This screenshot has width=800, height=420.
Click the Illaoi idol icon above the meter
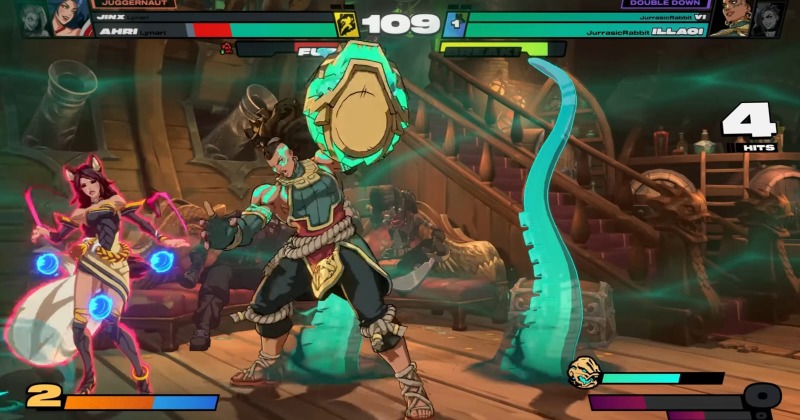[x=583, y=372]
